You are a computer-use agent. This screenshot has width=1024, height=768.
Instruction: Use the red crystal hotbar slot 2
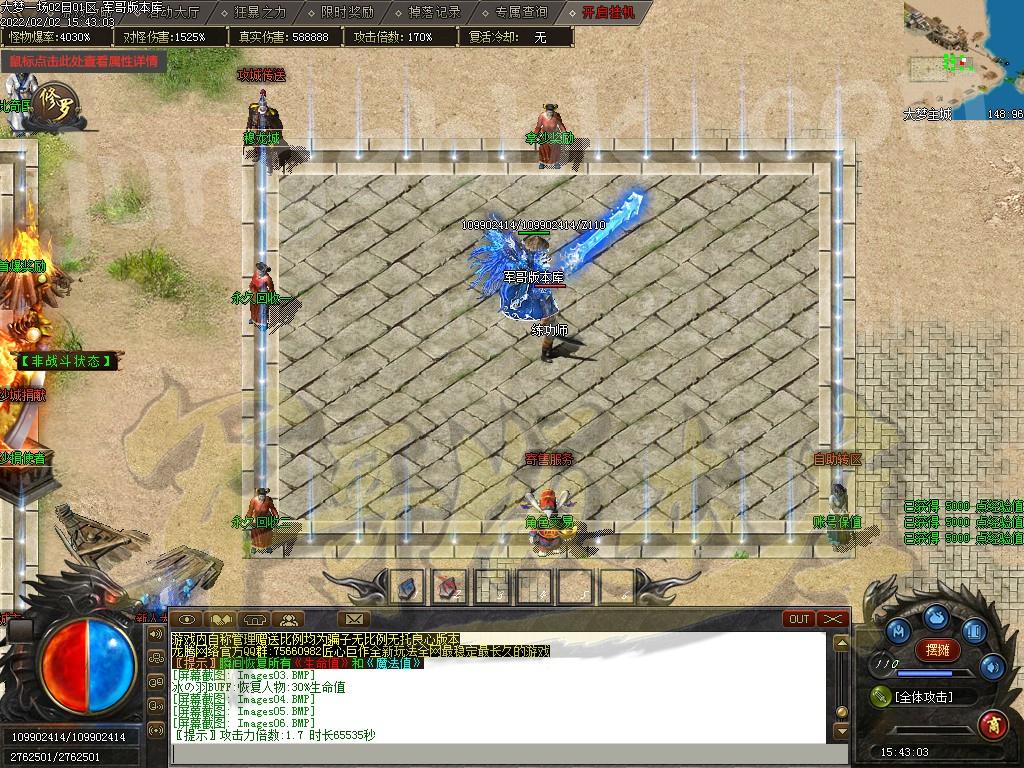[x=449, y=587]
